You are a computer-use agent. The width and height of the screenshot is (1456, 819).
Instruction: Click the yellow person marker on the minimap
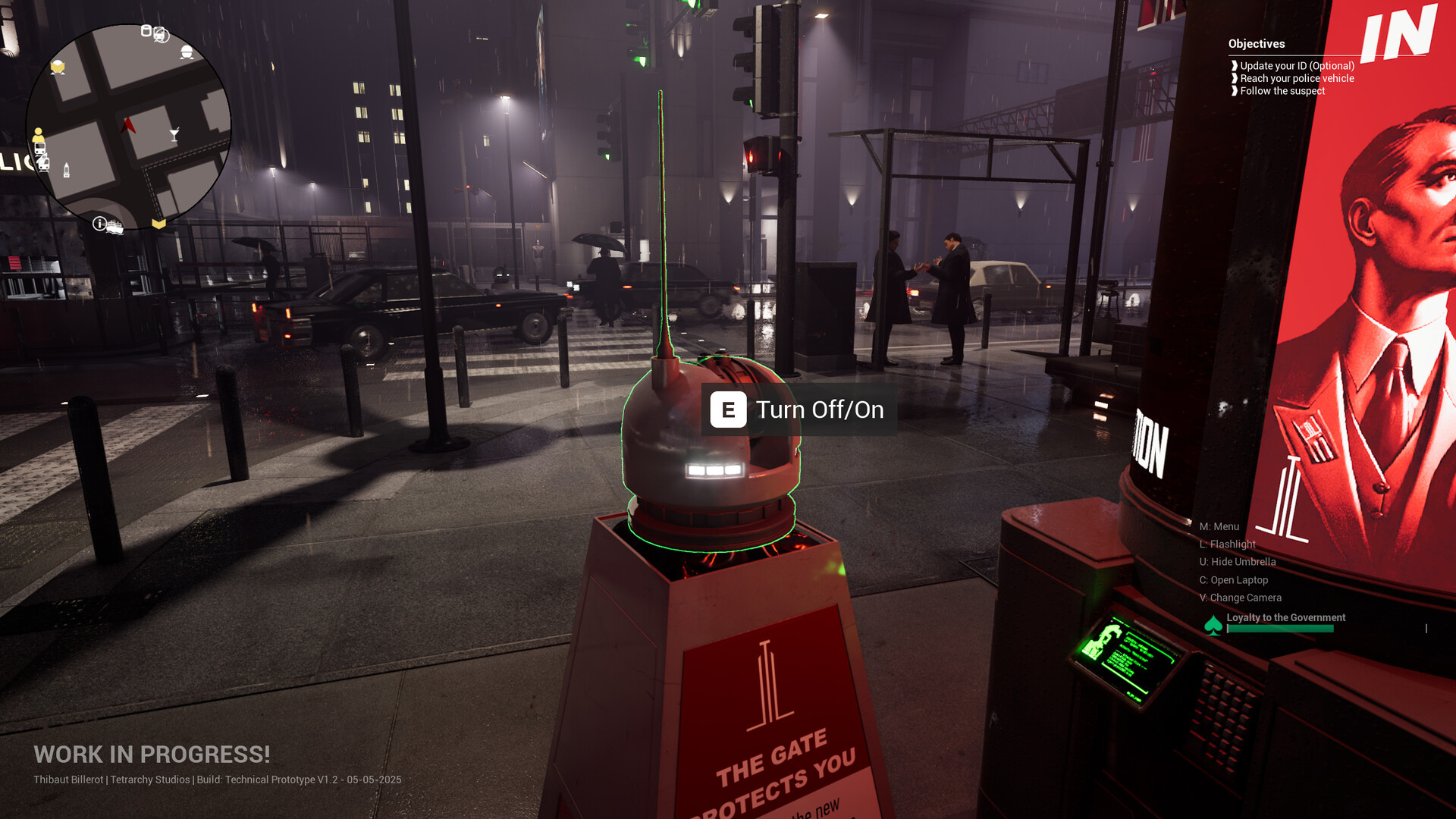click(x=38, y=134)
